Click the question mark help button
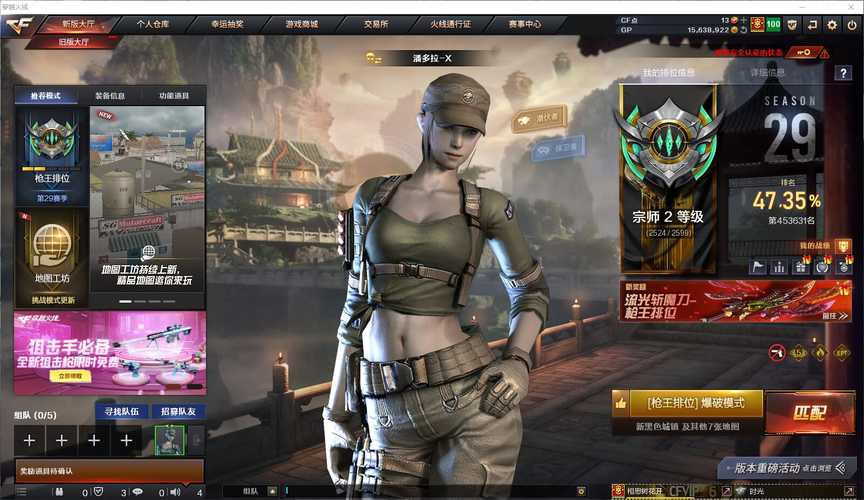The width and height of the screenshot is (864, 500). tap(843, 73)
